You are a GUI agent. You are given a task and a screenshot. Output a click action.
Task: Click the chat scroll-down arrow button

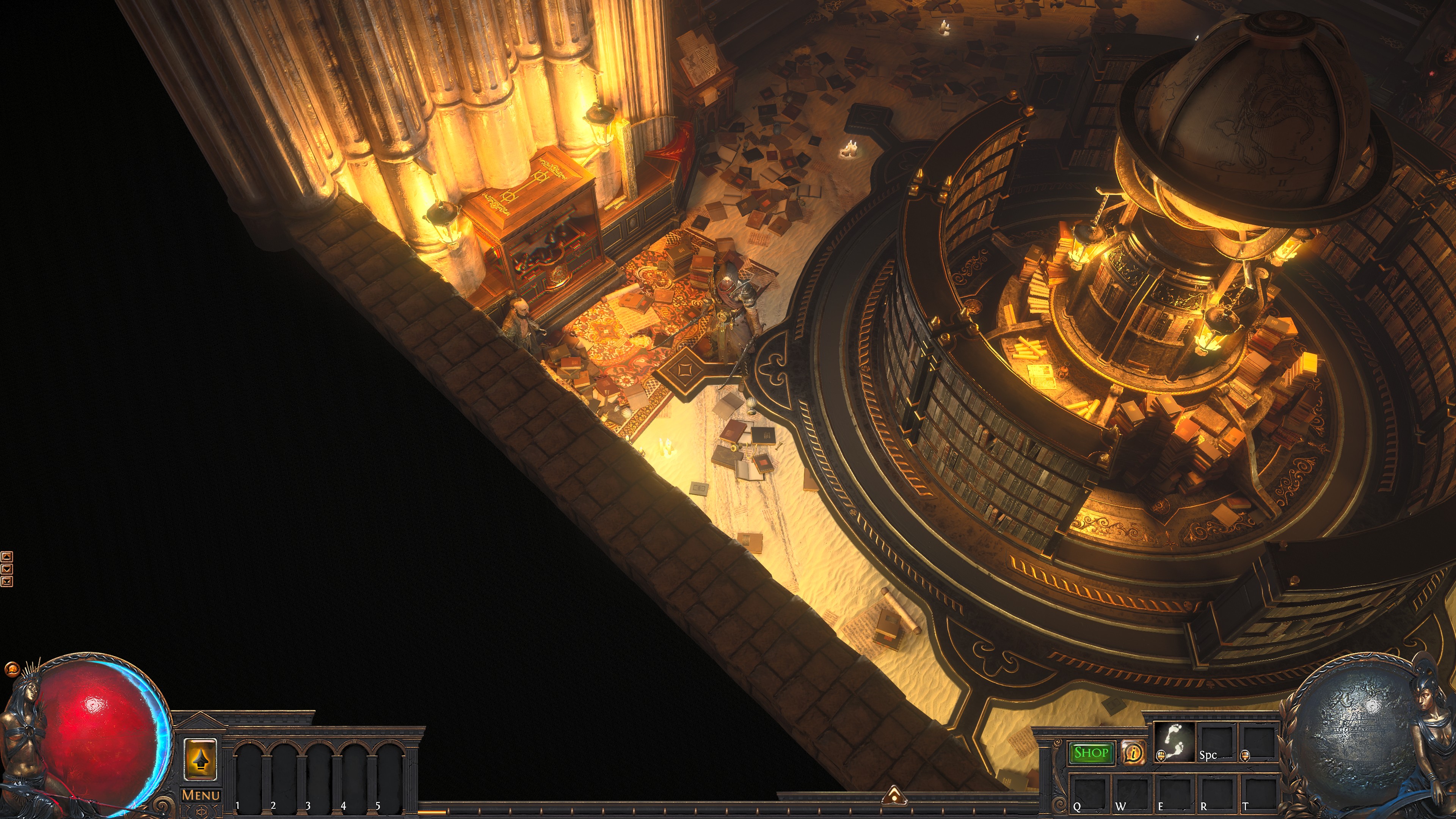pos(7,569)
